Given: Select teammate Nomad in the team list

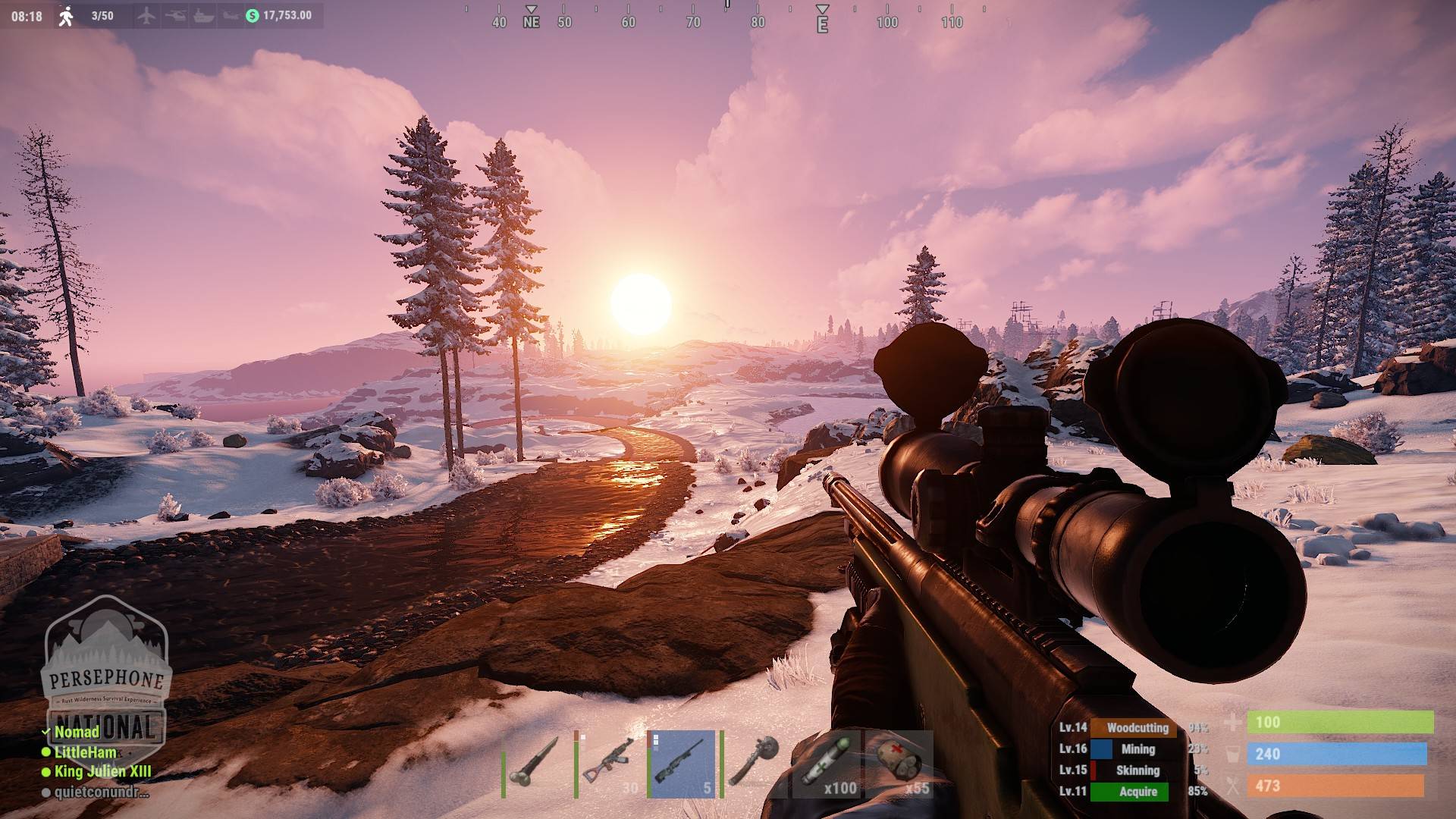Looking at the screenshot, I should coord(77,732).
